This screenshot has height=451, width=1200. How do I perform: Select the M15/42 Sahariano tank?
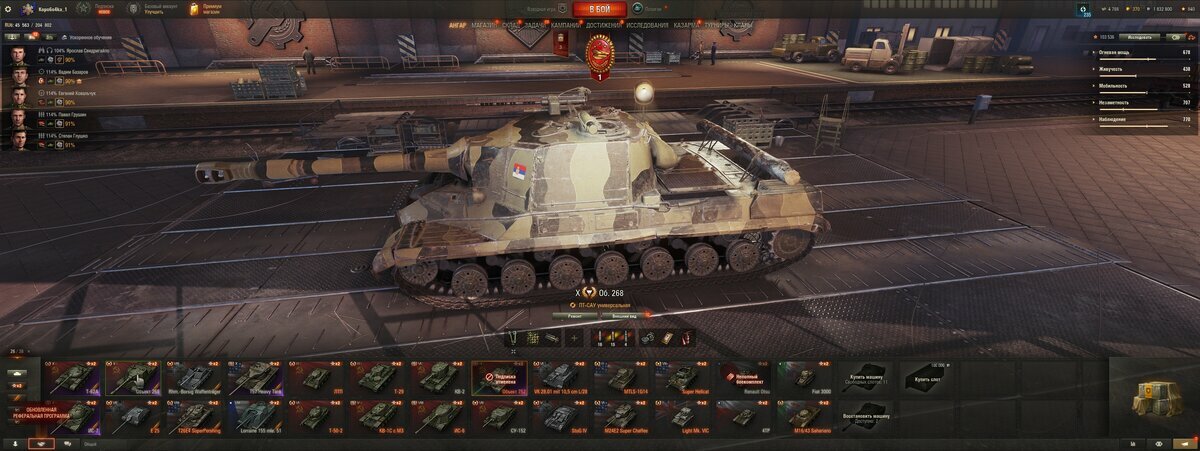point(805,416)
